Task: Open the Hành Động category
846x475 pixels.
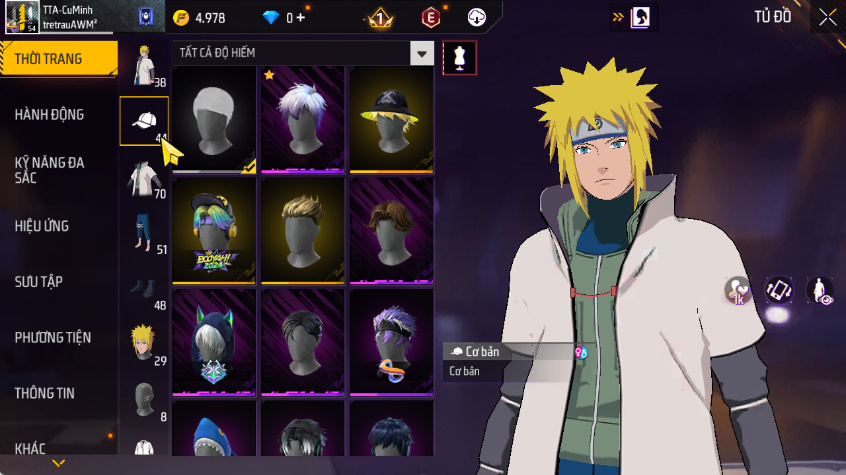Action: (x=49, y=115)
